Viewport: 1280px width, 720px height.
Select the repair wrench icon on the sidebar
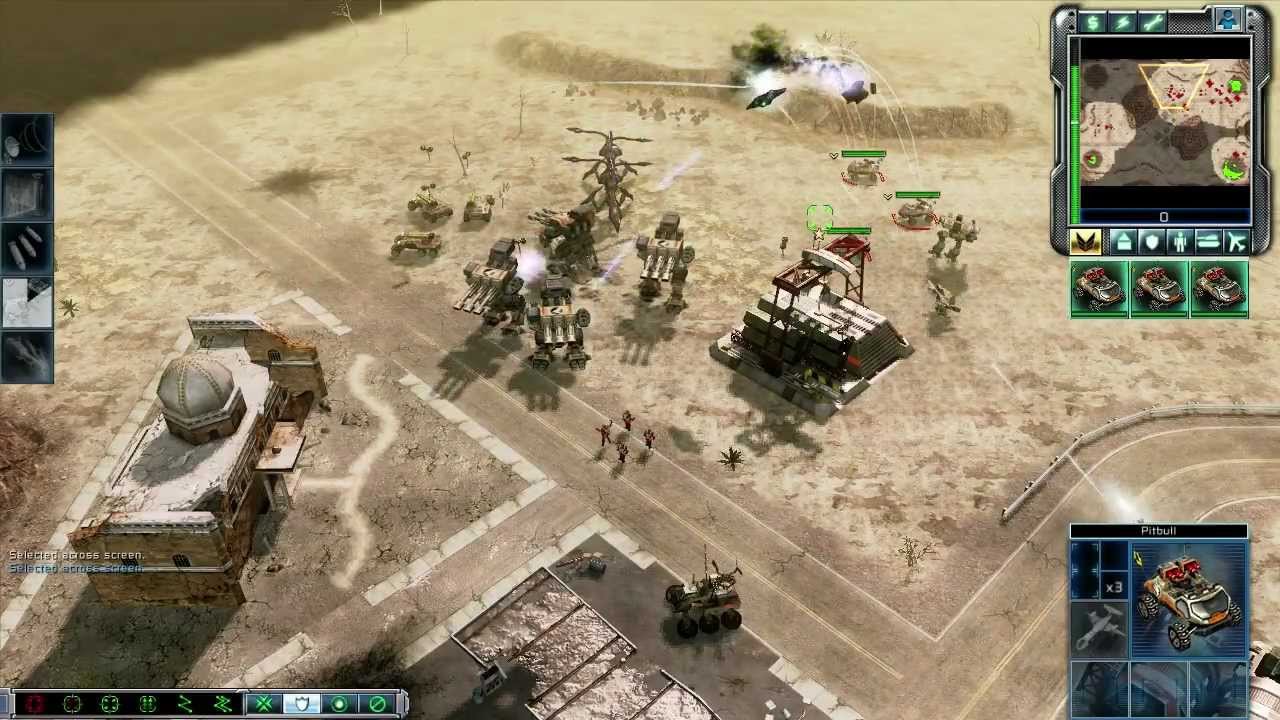click(x=1152, y=20)
